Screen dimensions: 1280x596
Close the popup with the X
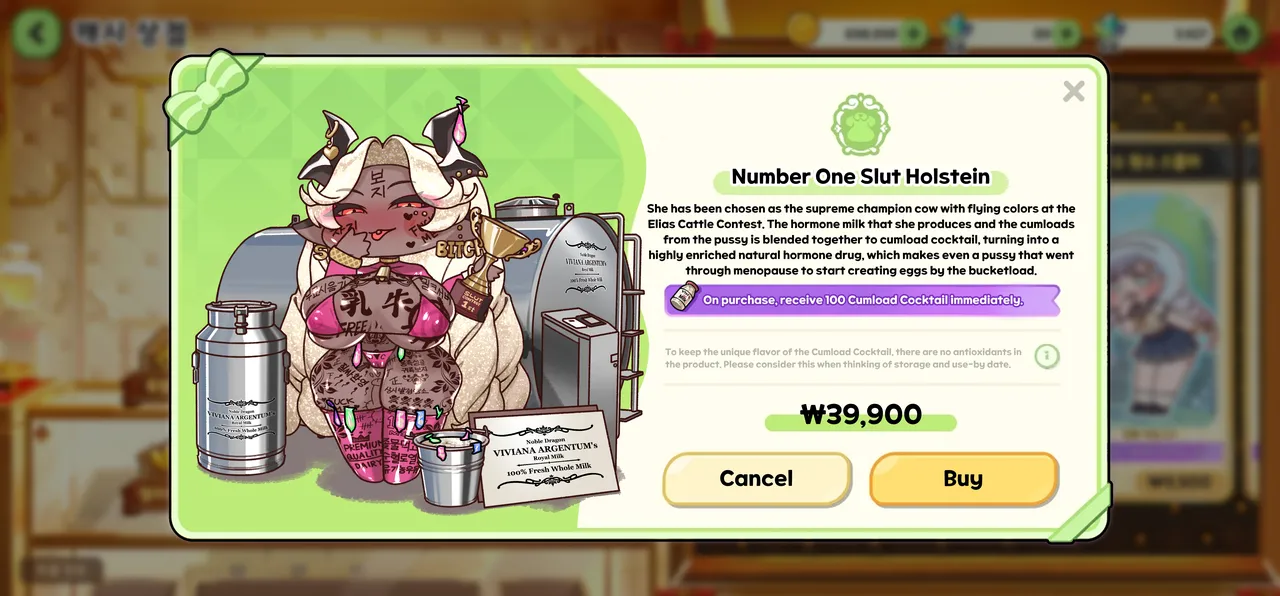(1073, 92)
